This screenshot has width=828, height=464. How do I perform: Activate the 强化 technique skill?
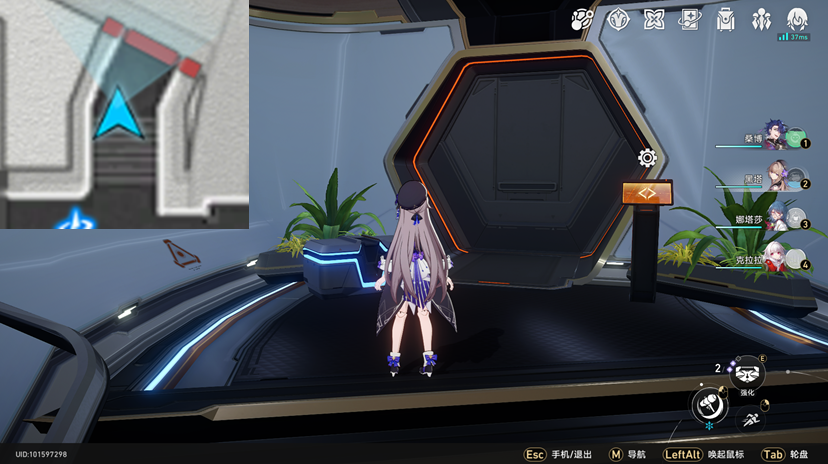point(747,374)
